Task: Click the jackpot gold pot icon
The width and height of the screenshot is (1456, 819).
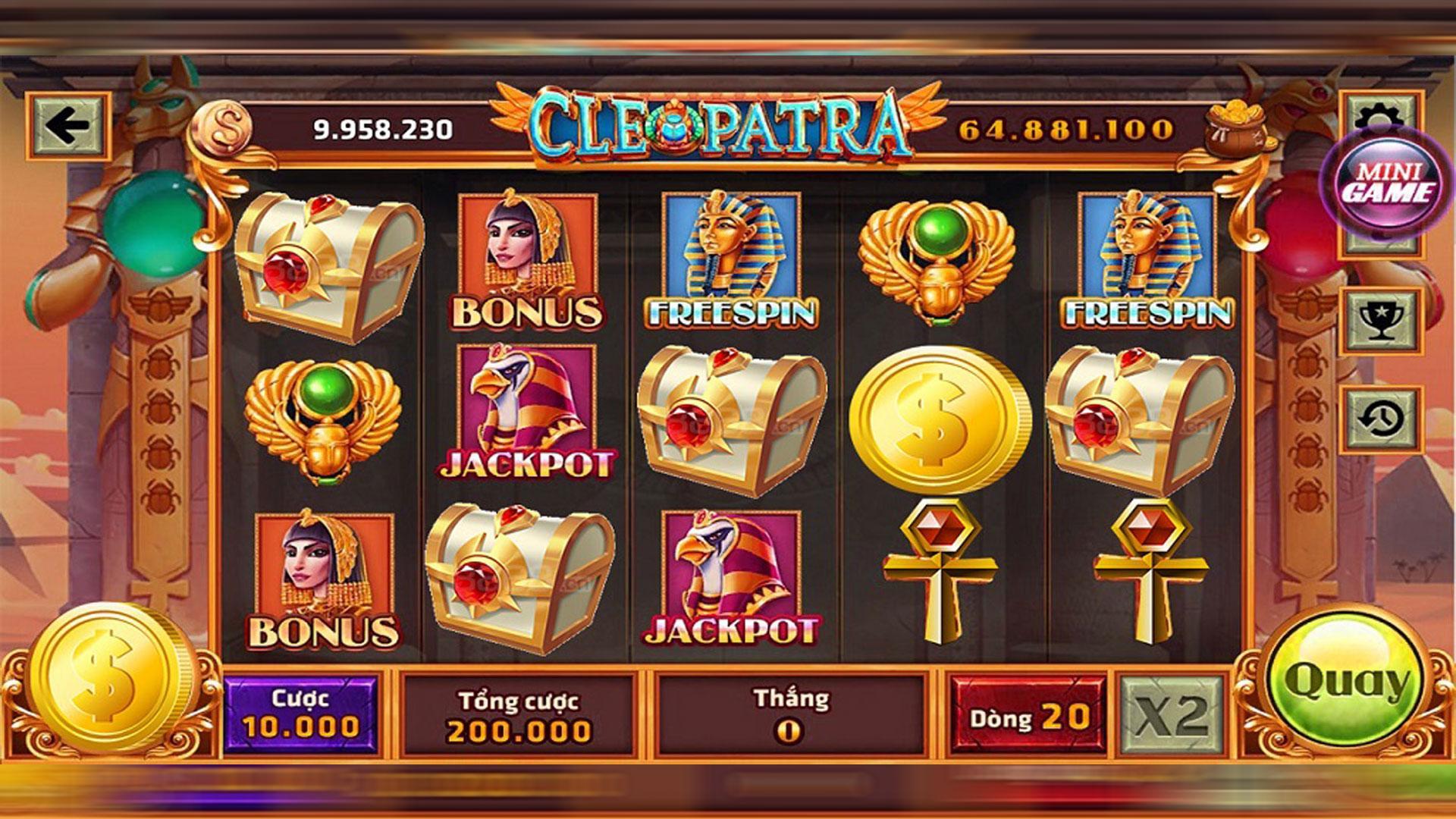Action: click(x=1235, y=129)
